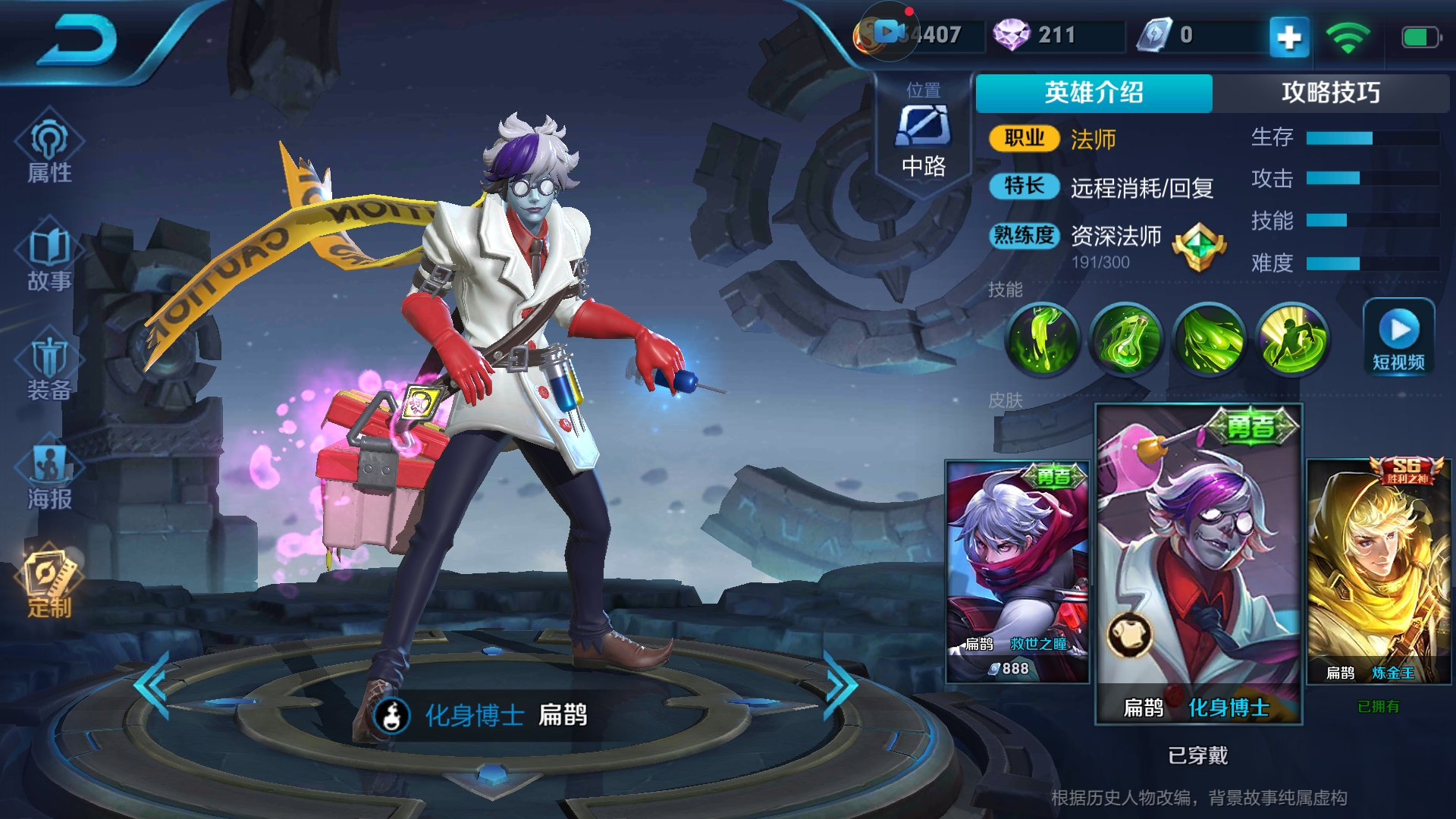The width and height of the screenshot is (1456, 819).
Task: Show the next hero with right arrow
Action: click(x=840, y=686)
